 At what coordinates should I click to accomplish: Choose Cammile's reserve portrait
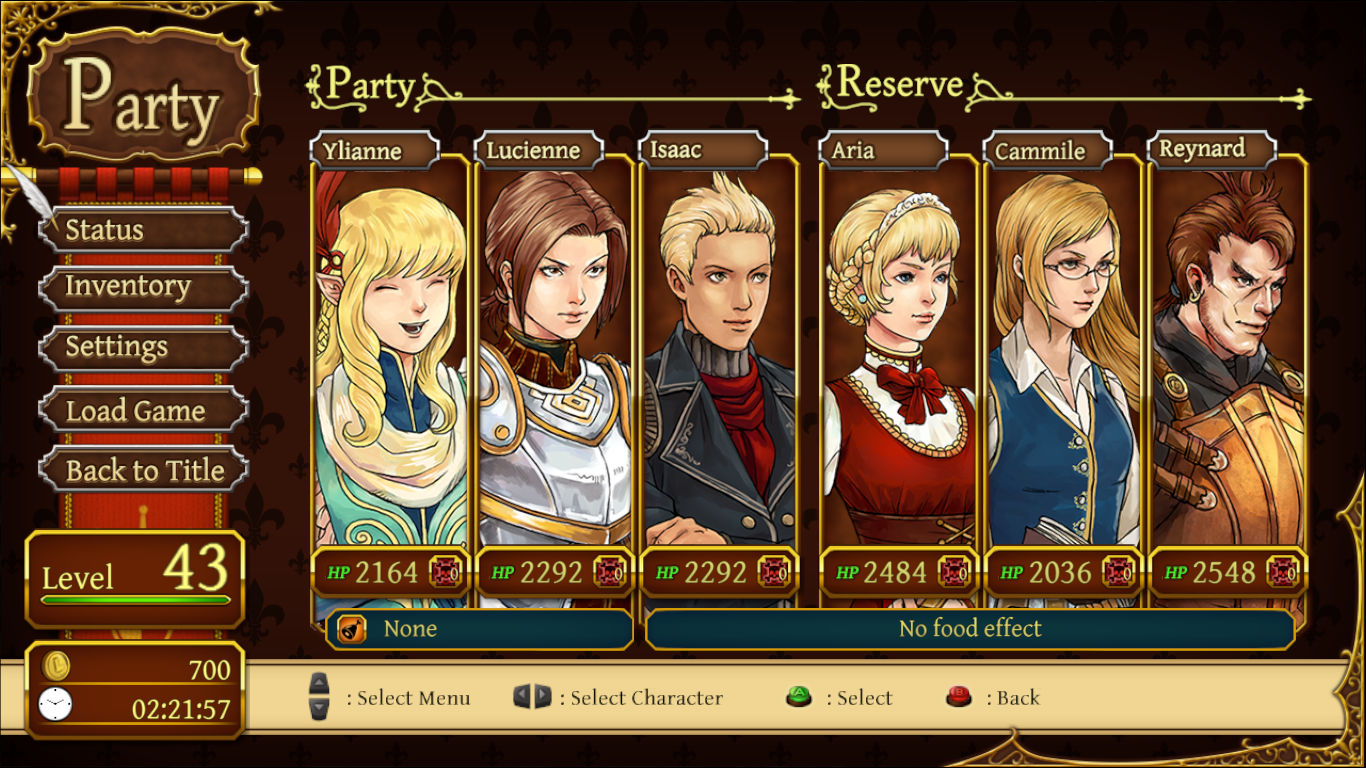[1063, 360]
